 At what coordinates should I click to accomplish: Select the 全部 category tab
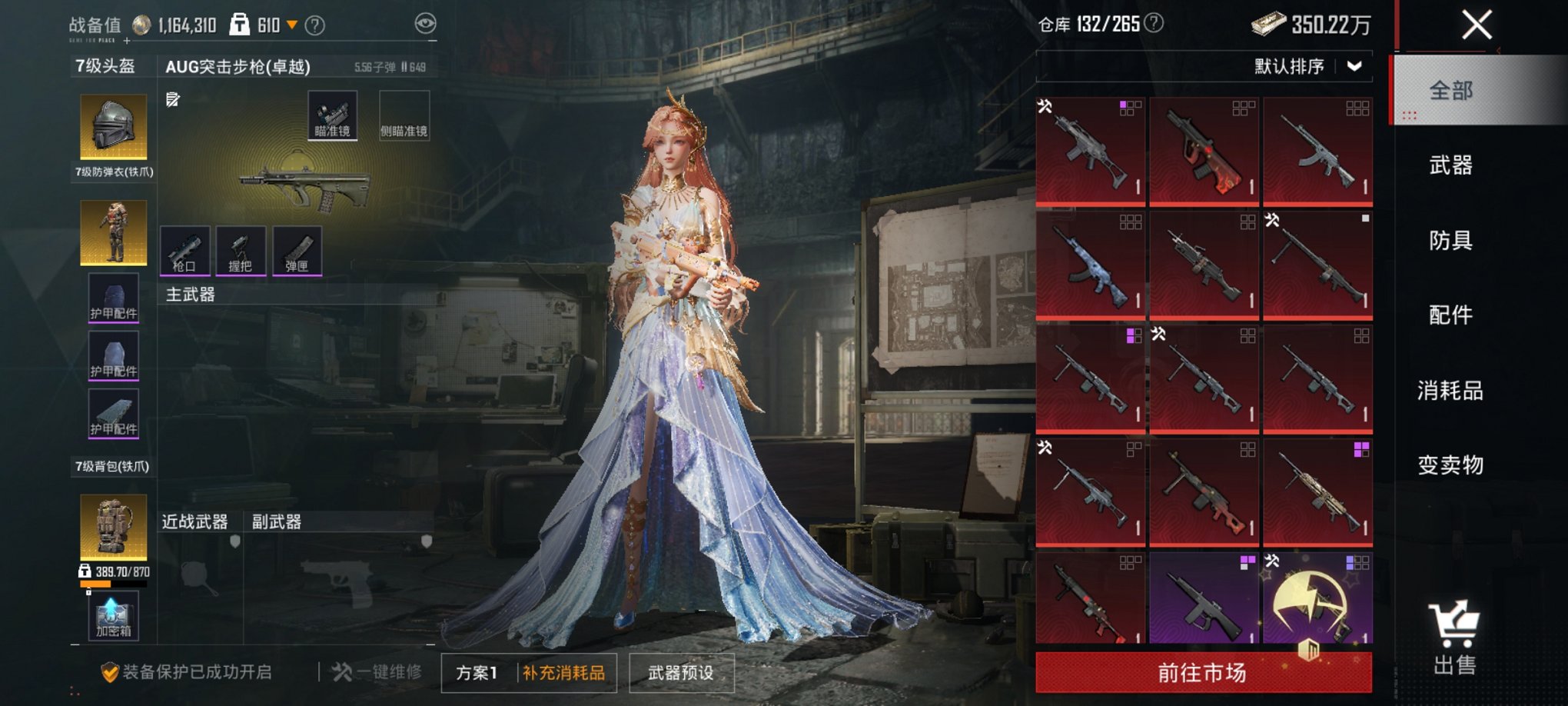1450,91
